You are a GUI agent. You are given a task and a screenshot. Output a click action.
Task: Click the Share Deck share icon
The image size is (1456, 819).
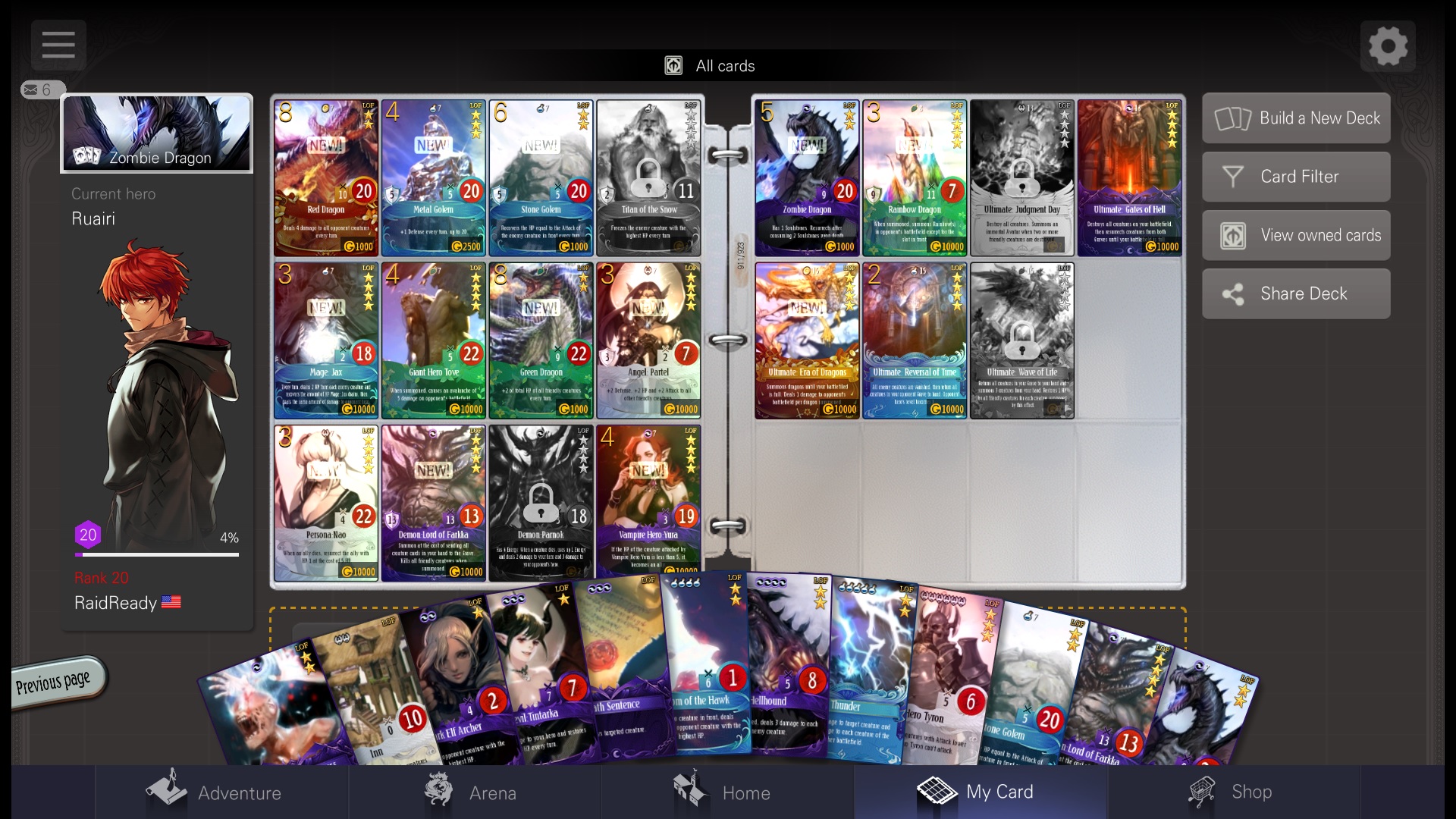coord(1233,293)
